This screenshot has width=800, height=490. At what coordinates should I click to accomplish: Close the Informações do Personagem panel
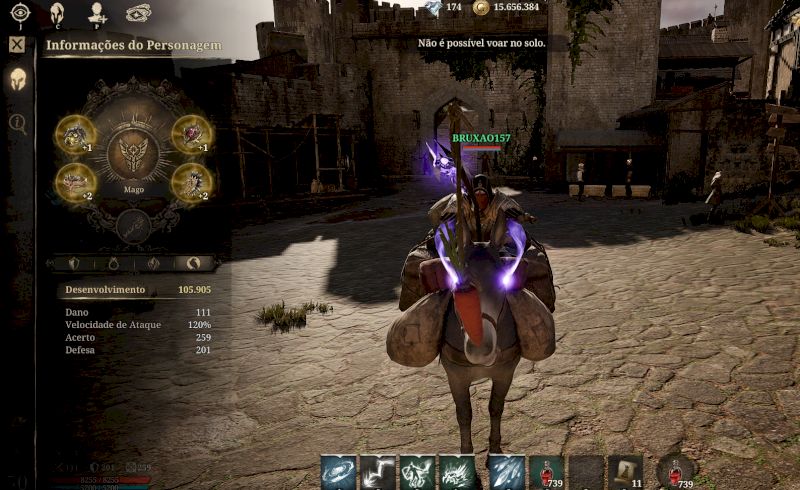16,45
